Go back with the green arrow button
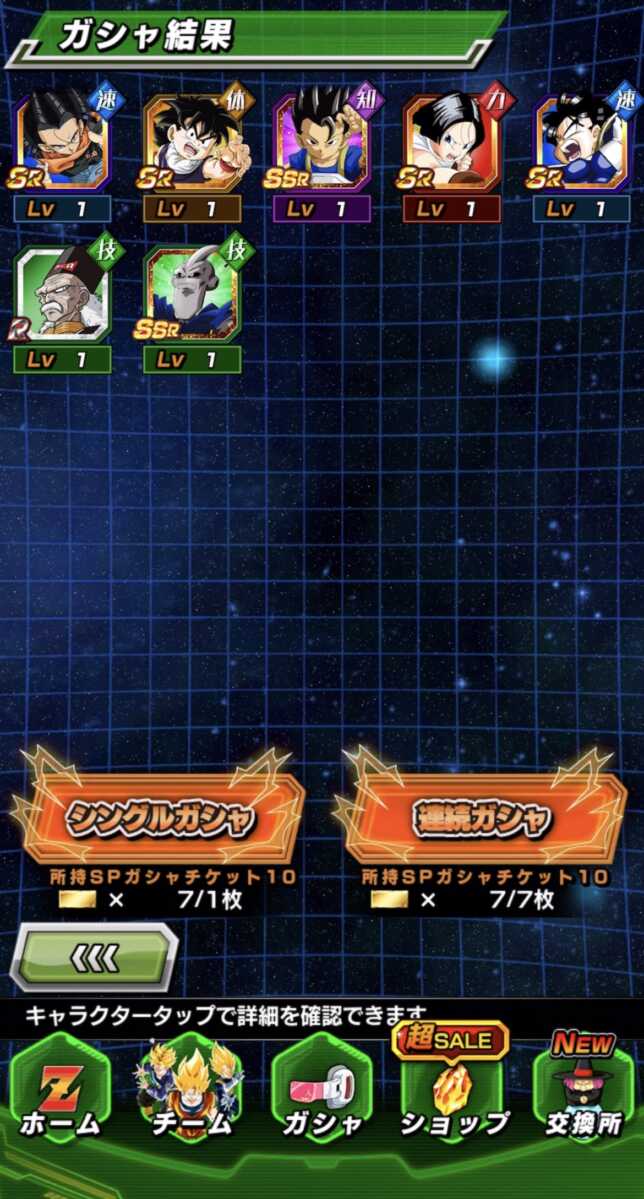644x1199 pixels. pyautogui.click(x=94, y=957)
